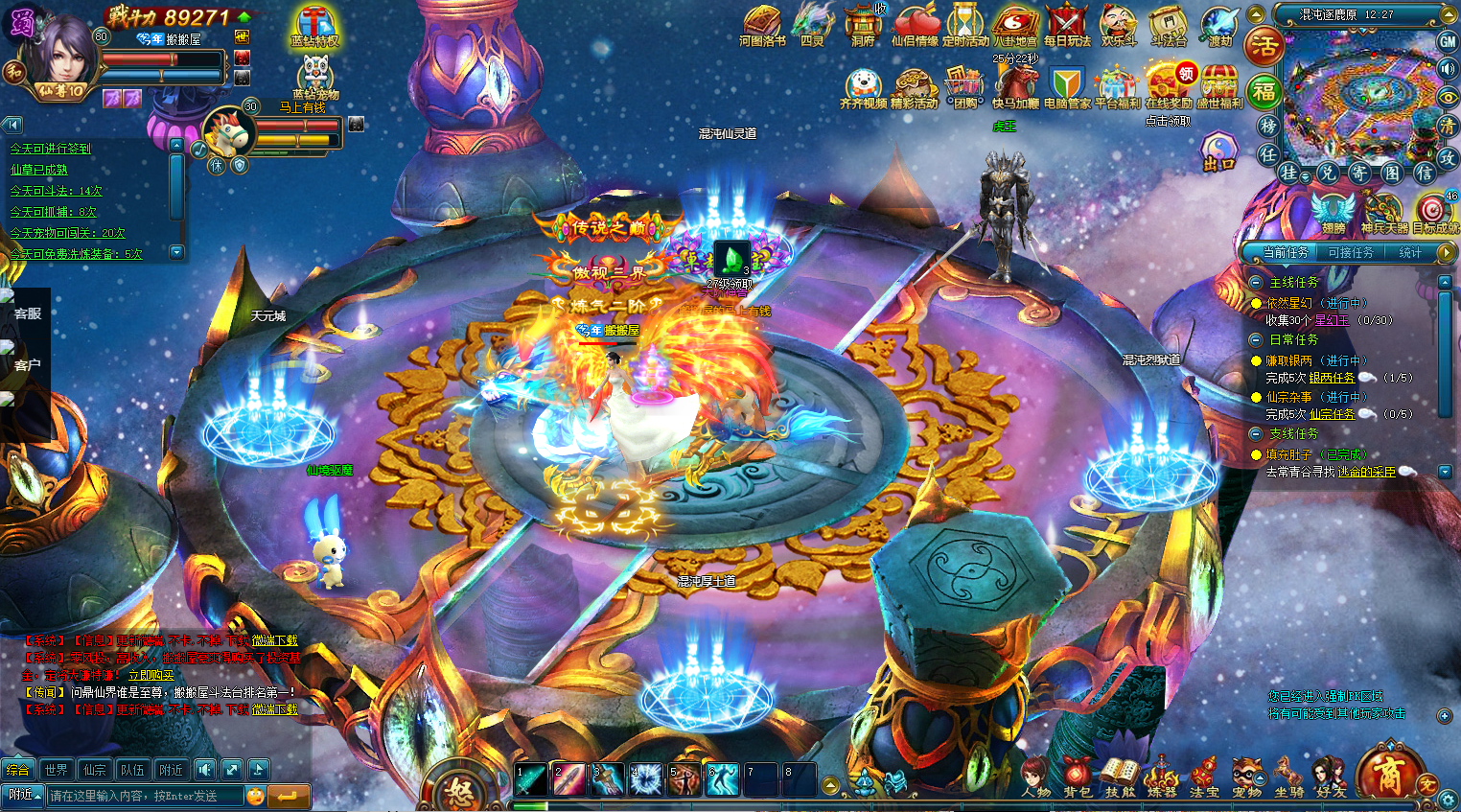
Task: Send chat with the orange enter button
Action: pyautogui.click(x=288, y=796)
